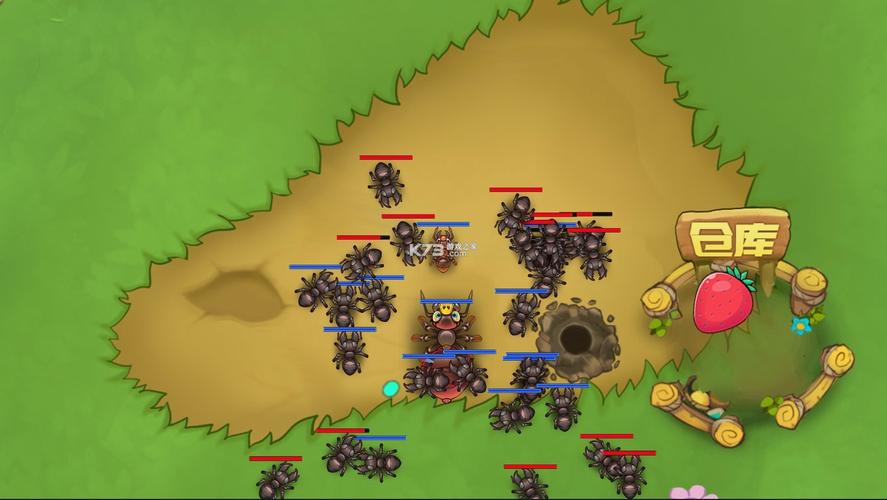
Task: Open the 仓库 warehouse sign
Action: pyautogui.click(x=732, y=238)
